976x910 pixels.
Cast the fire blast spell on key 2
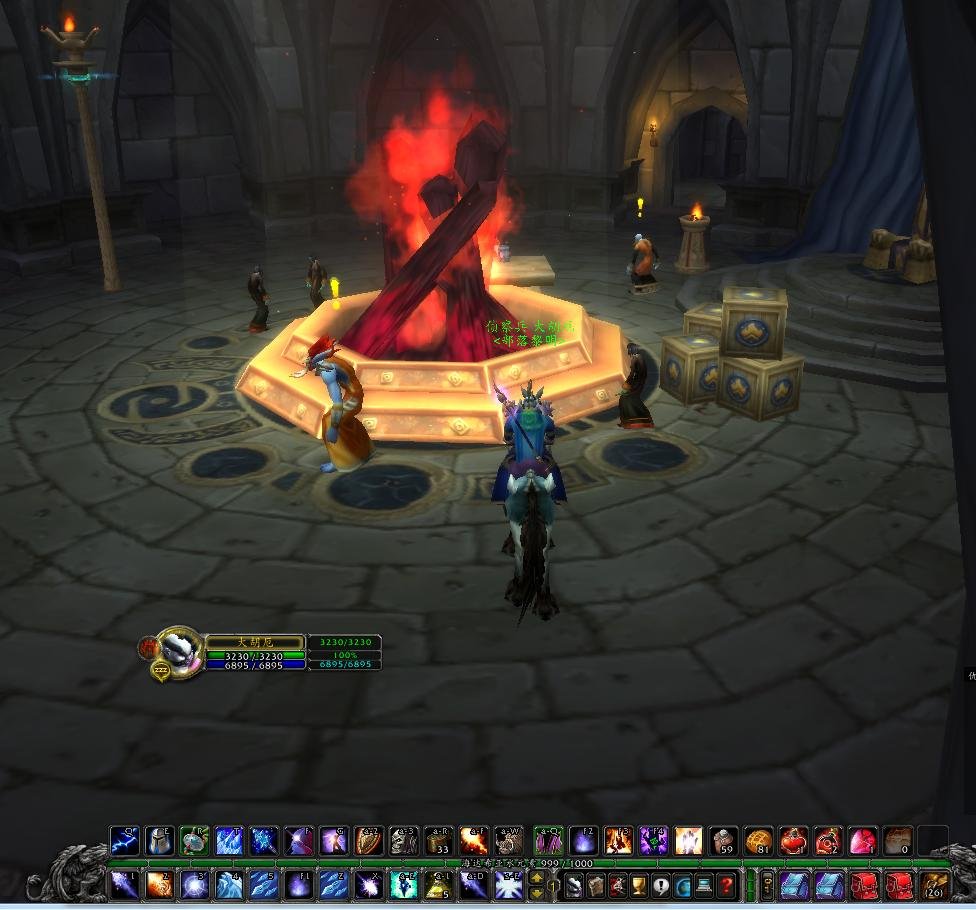pyautogui.click(x=159, y=885)
